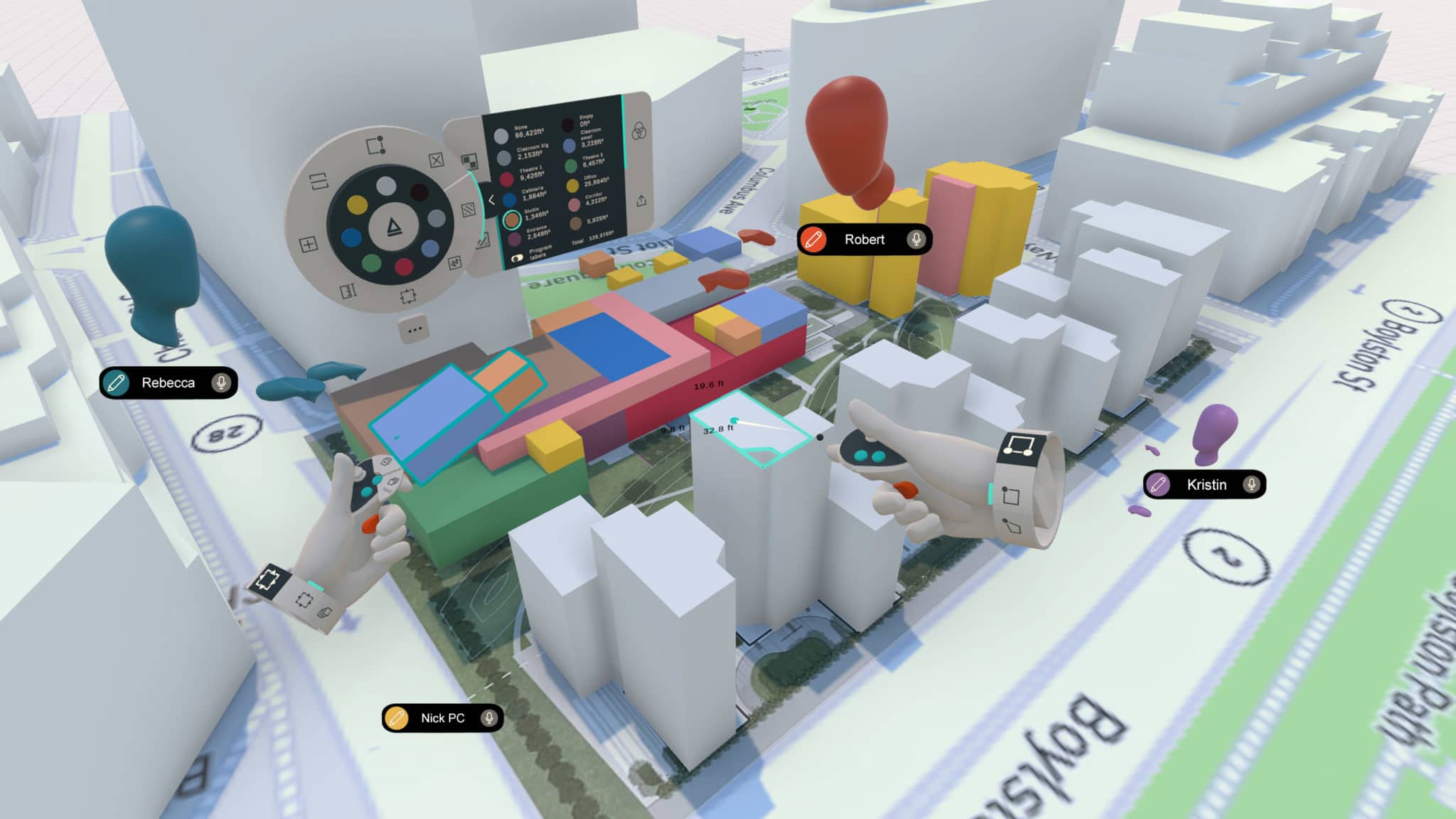The height and width of the screenshot is (819, 1456).
Task: Select the hatch pattern tool on the tool wheel
Action: 469,210
